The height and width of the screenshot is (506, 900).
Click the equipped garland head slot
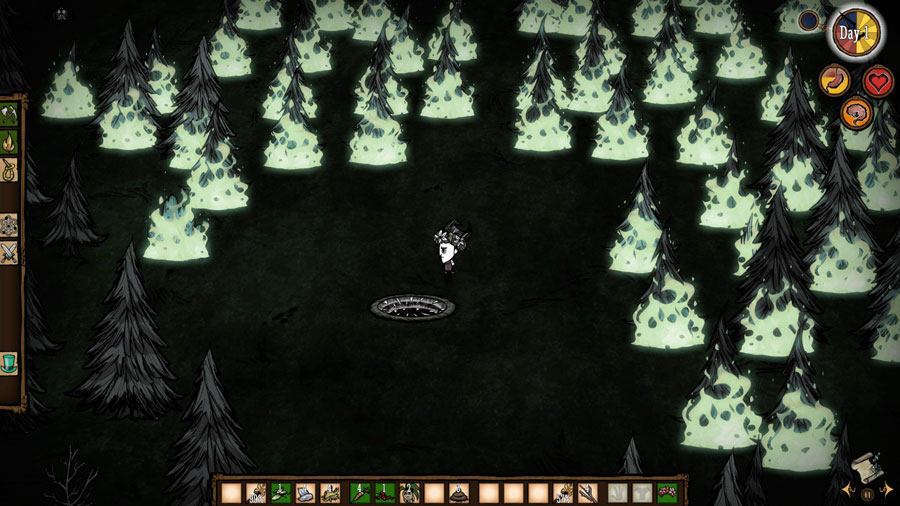667,493
